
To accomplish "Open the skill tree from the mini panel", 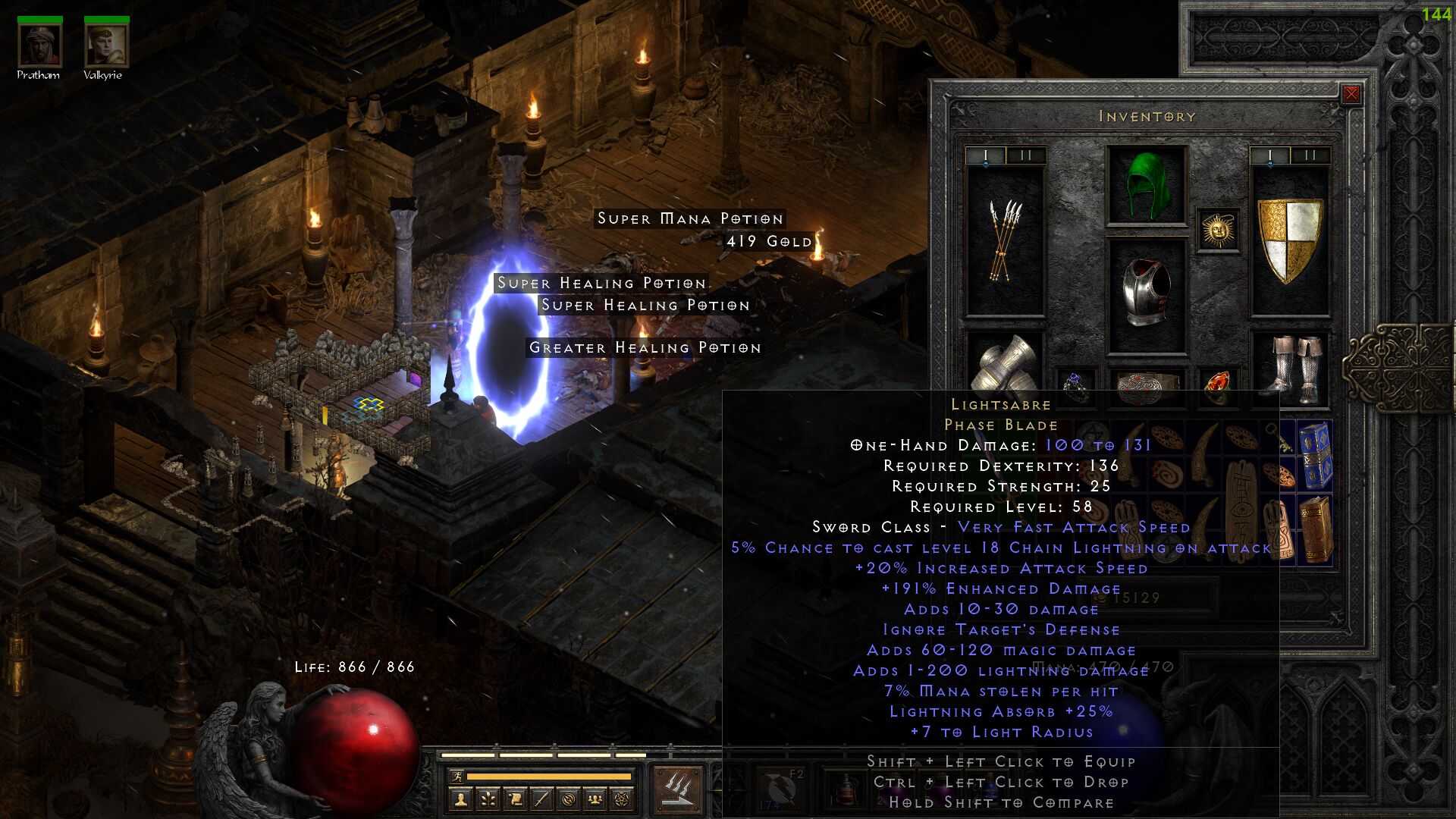I will pos(488,799).
